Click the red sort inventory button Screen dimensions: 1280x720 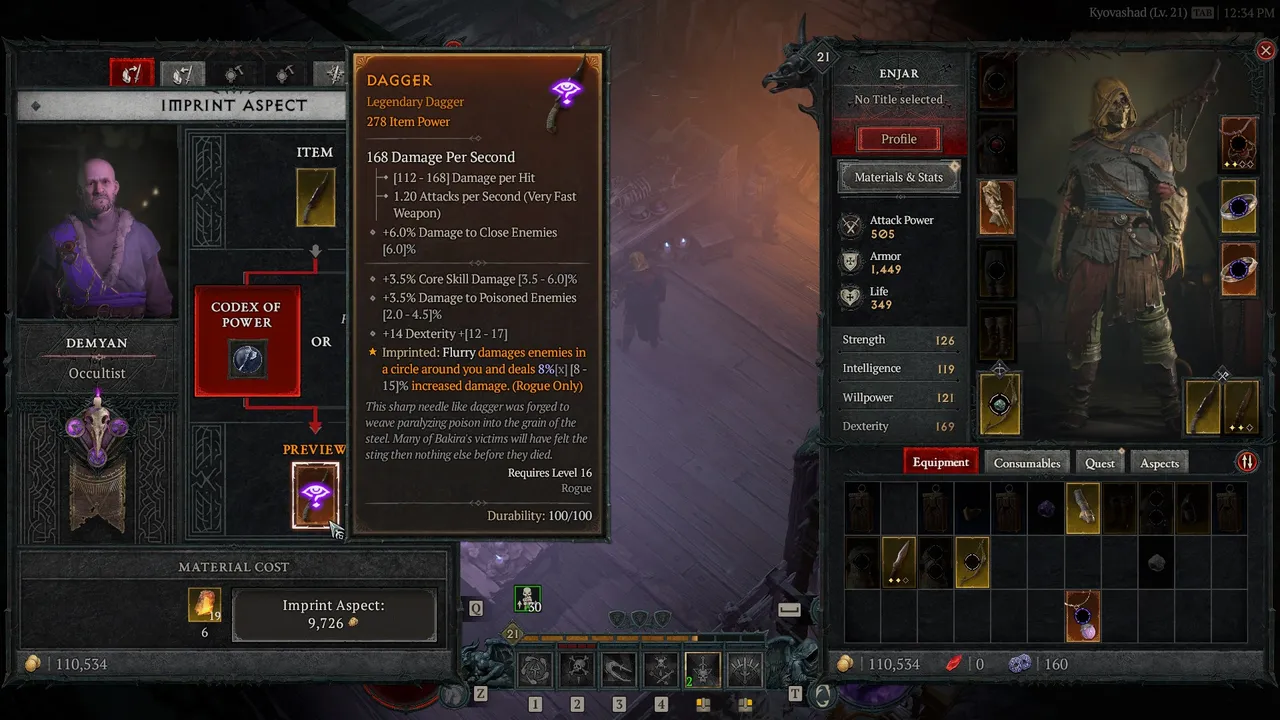click(1247, 462)
